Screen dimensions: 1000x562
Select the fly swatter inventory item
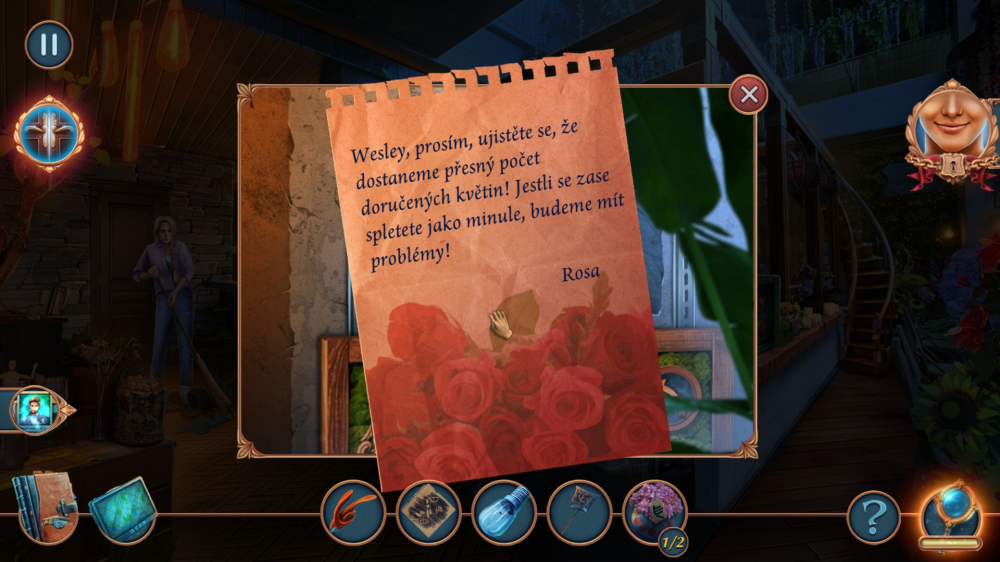tap(579, 514)
